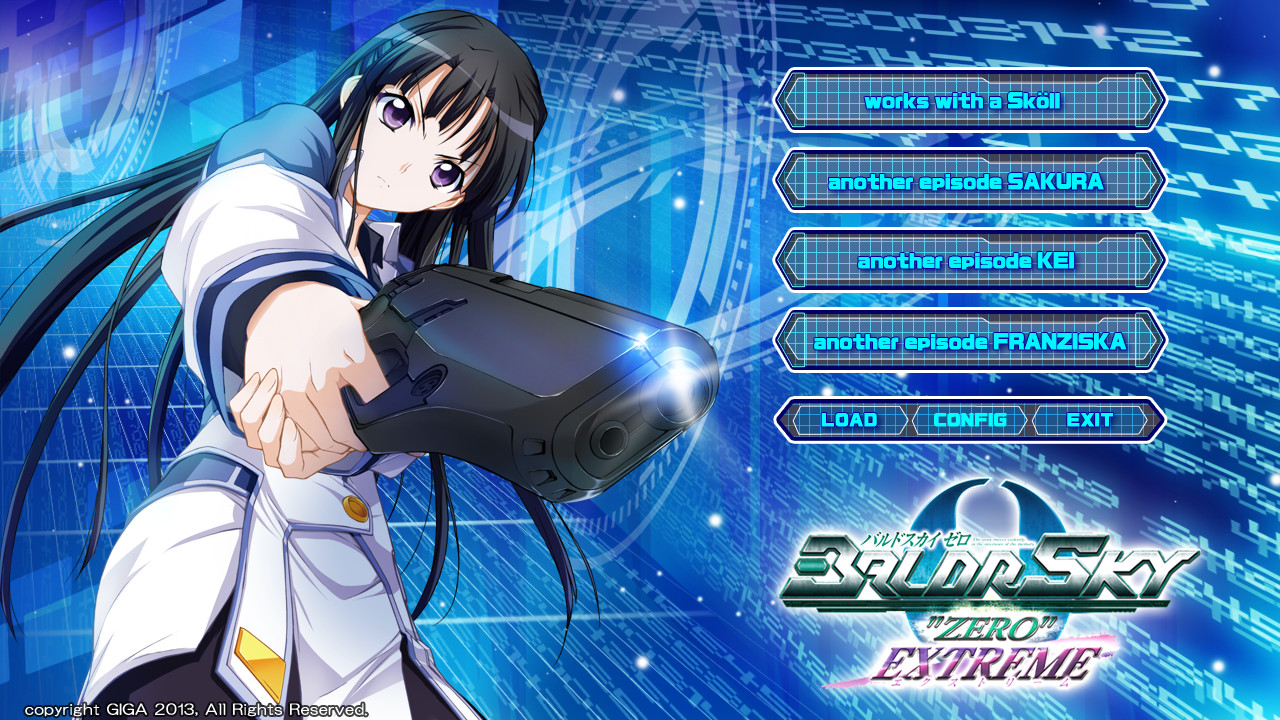The width and height of the screenshot is (1280, 720).
Task: Open the "works with a Sköll" scenario
Action: [965, 101]
